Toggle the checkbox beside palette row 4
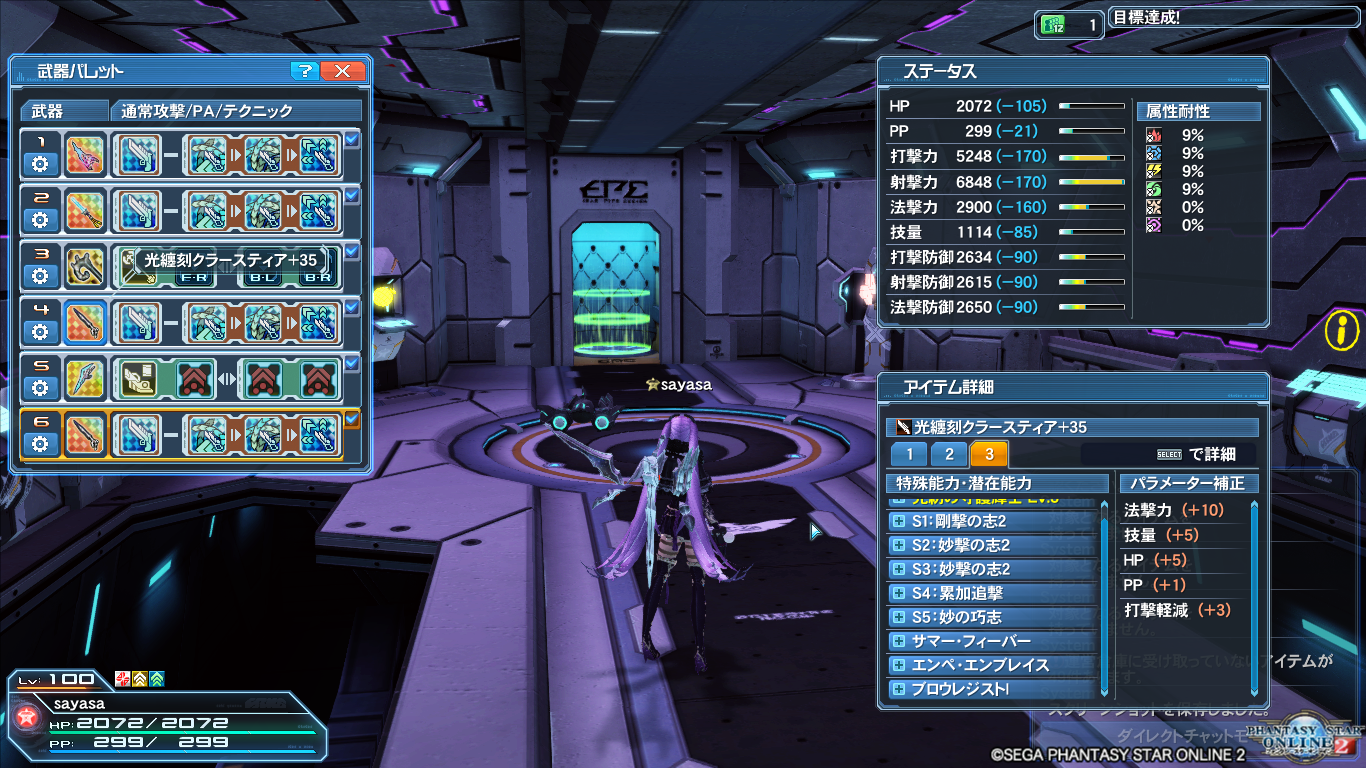The height and width of the screenshot is (768, 1366). pyautogui.click(x=351, y=306)
